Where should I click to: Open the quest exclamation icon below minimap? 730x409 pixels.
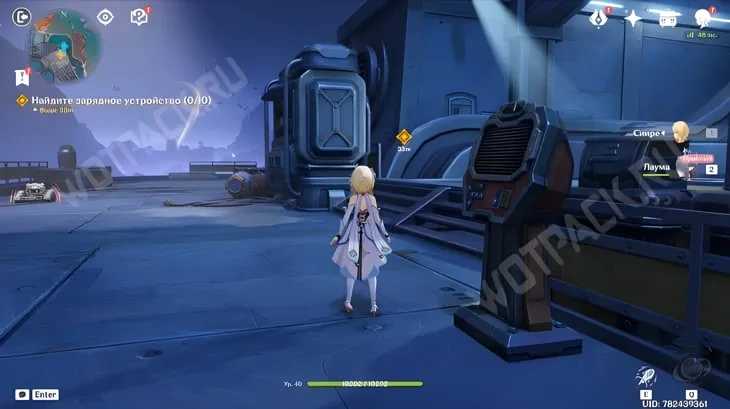point(21,76)
